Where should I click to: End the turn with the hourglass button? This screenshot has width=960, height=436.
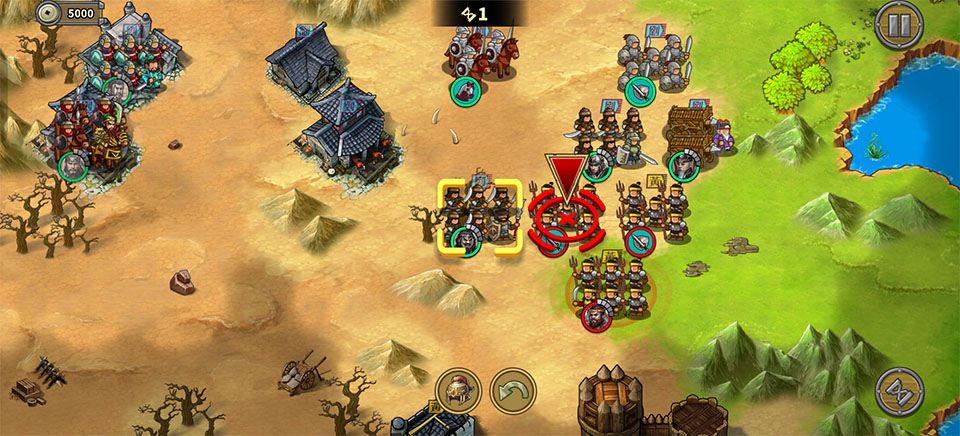898,392
